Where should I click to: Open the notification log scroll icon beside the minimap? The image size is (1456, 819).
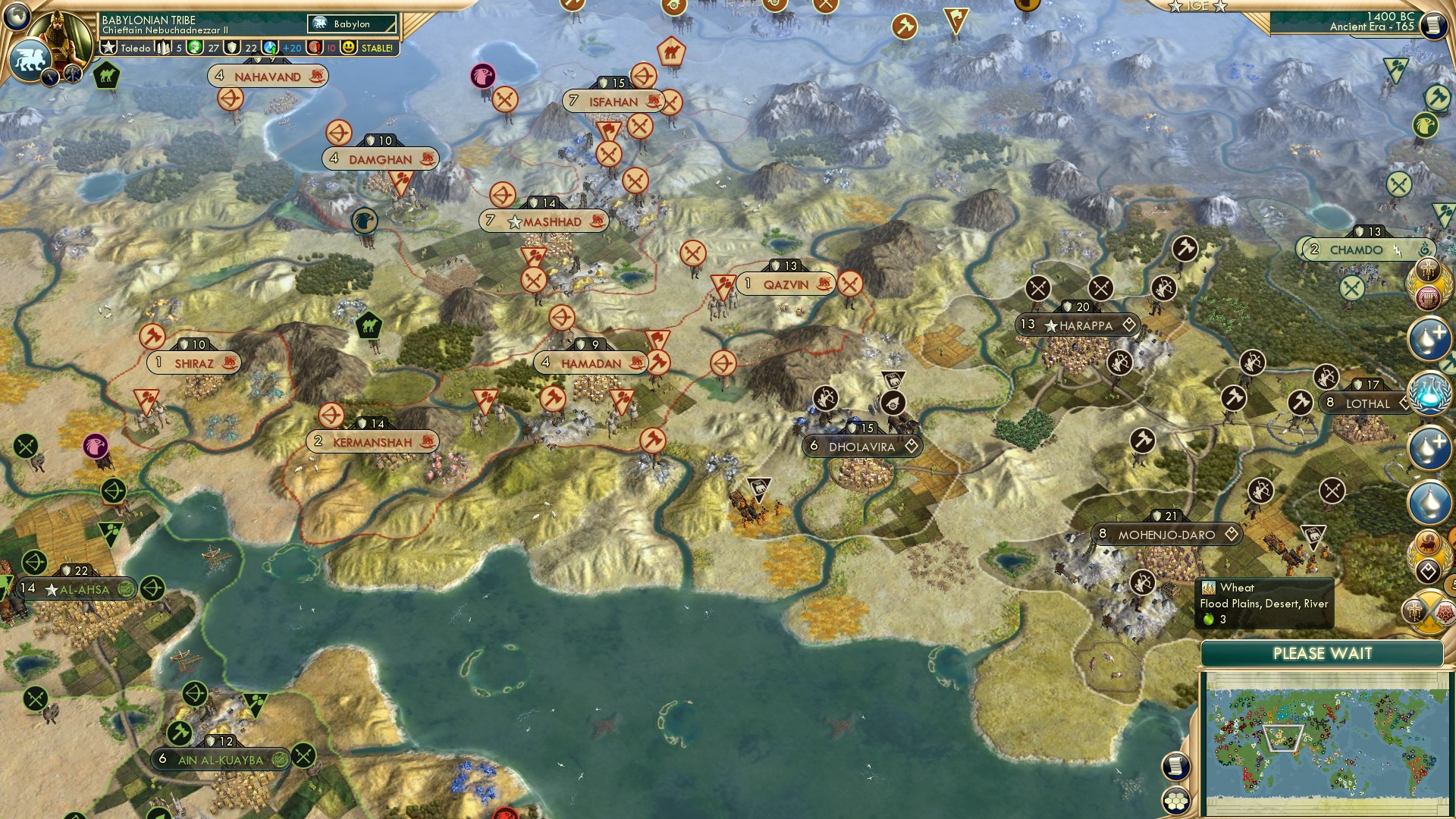click(x=1177, y=767)
